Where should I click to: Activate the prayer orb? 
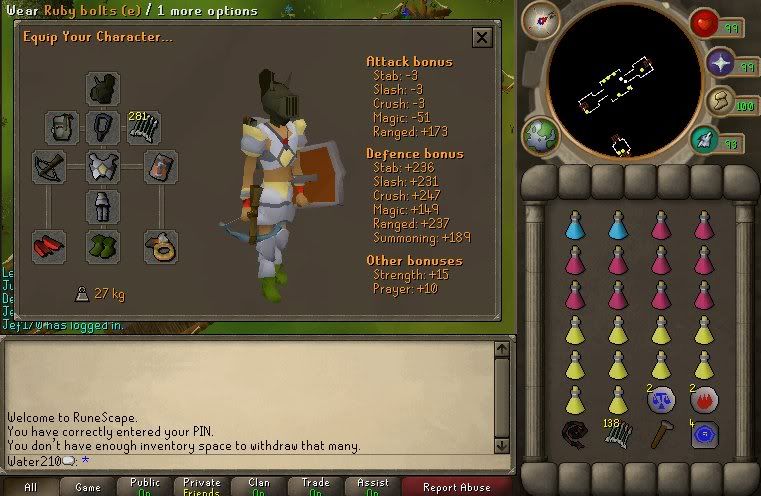721,65
